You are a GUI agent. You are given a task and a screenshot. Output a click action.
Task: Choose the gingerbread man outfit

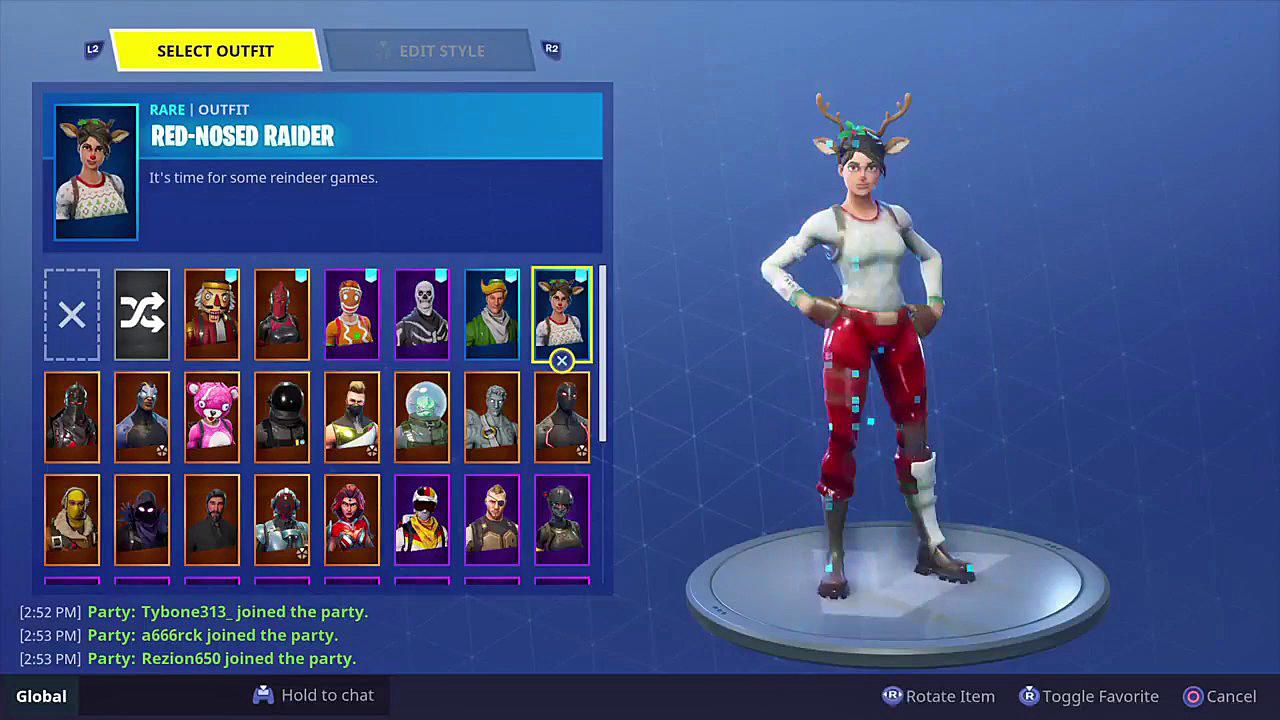[352, 315]
